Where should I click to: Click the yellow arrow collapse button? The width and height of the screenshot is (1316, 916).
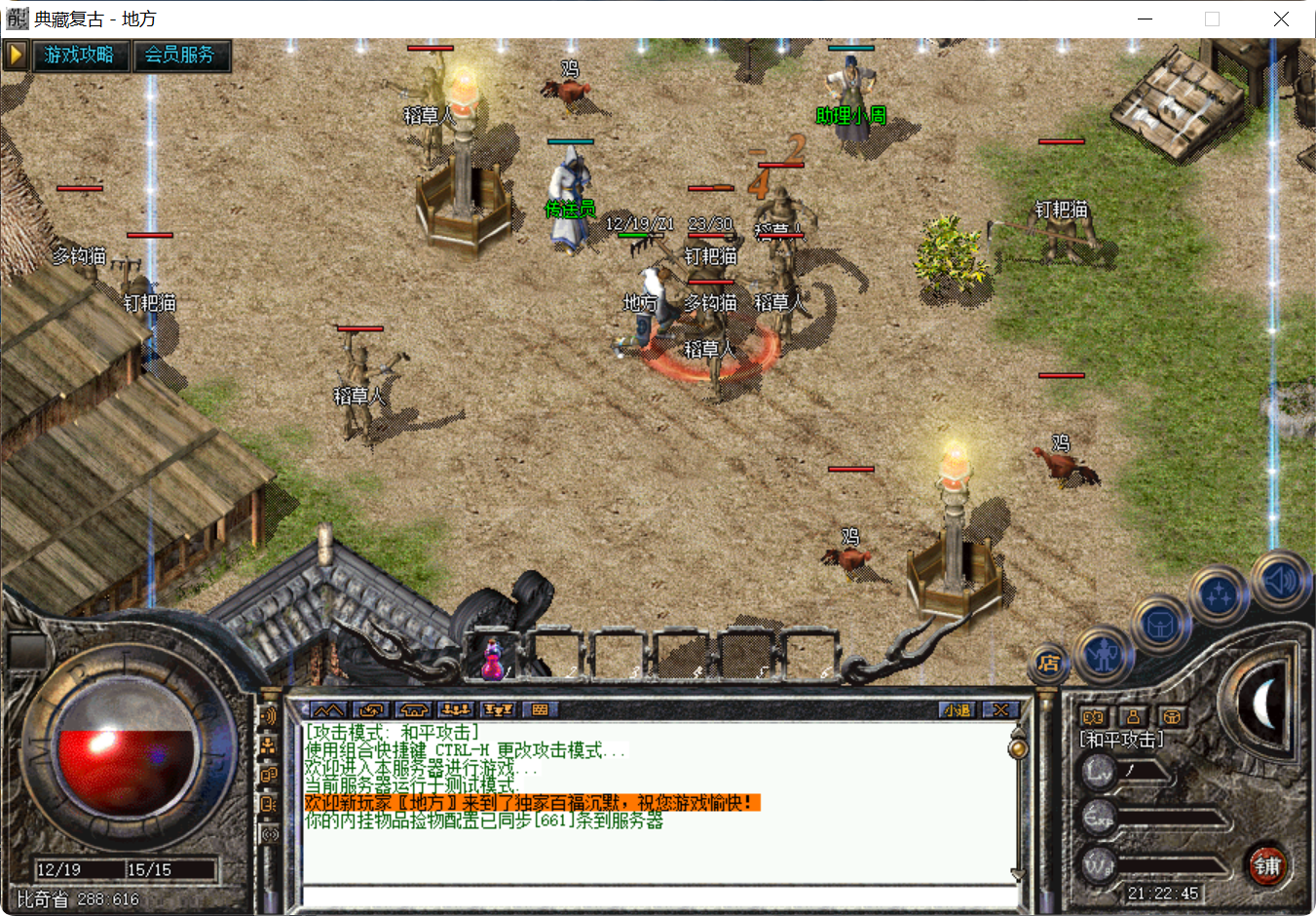[x=15, y=56]
